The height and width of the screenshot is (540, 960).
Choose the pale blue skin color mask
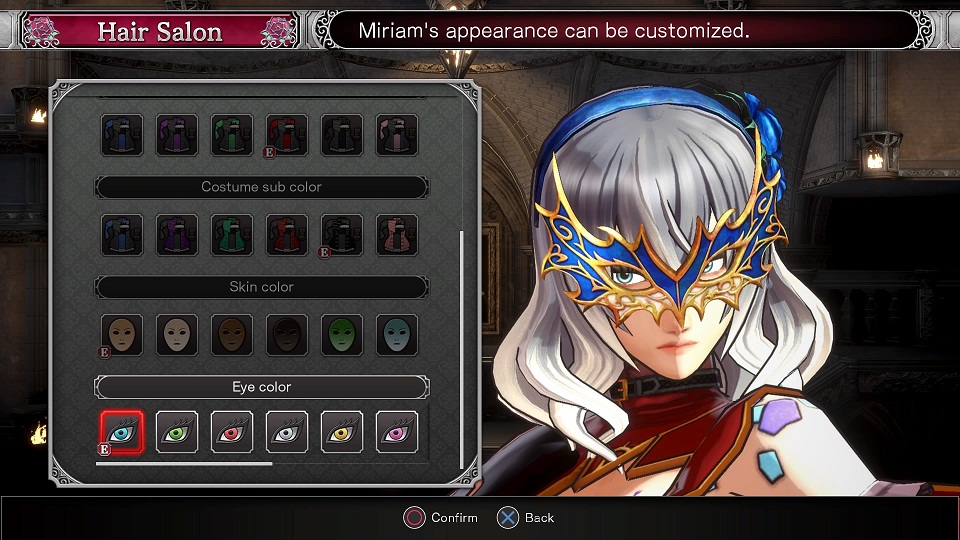397,335
